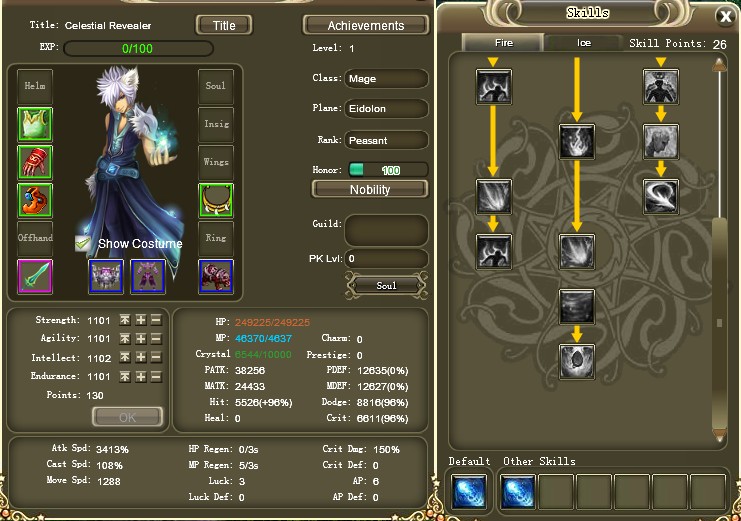
Task: Decrease Endurance with the minus button
Action: click(156, 377)
